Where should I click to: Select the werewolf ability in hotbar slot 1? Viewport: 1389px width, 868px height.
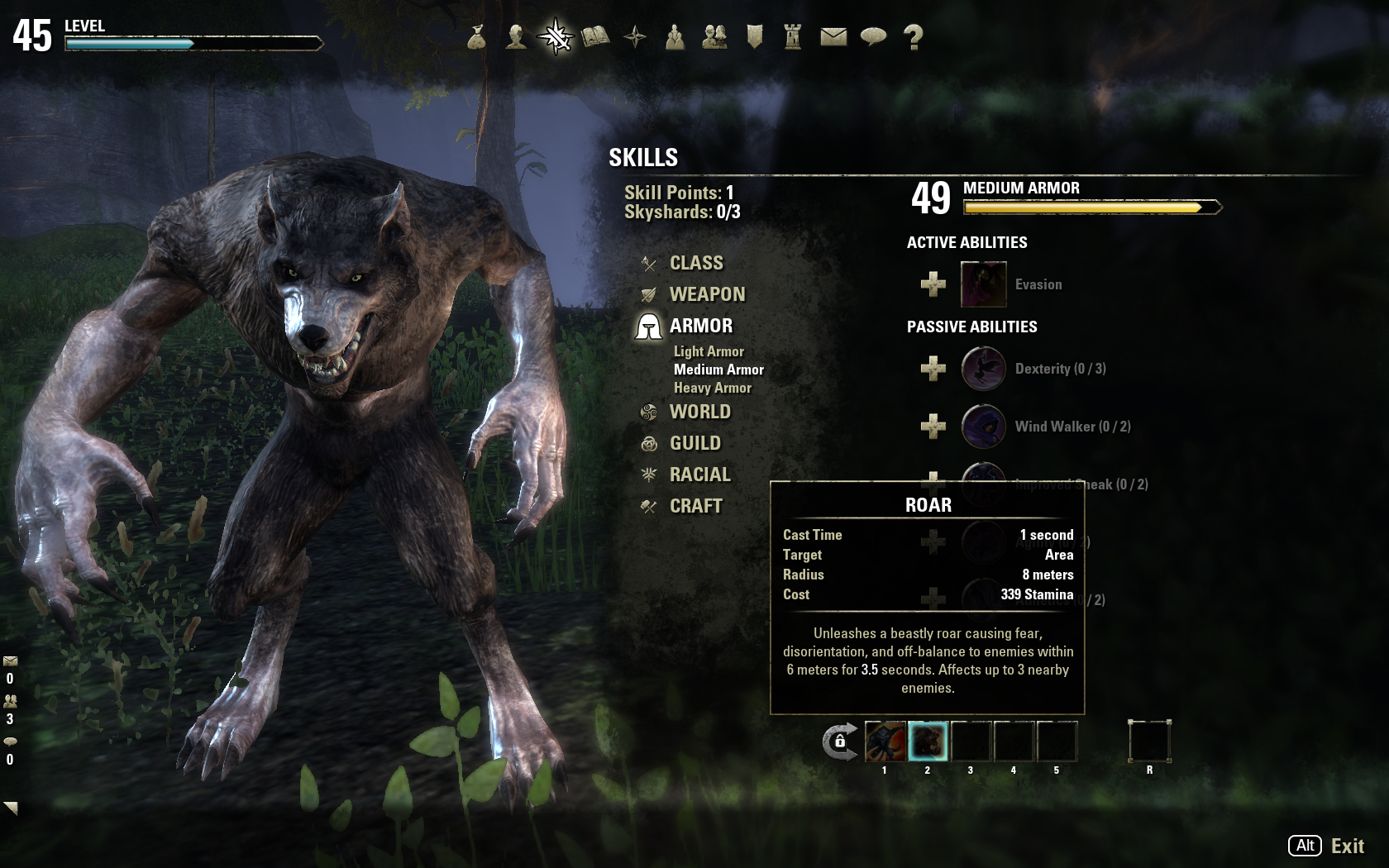(x=885, y=741)
